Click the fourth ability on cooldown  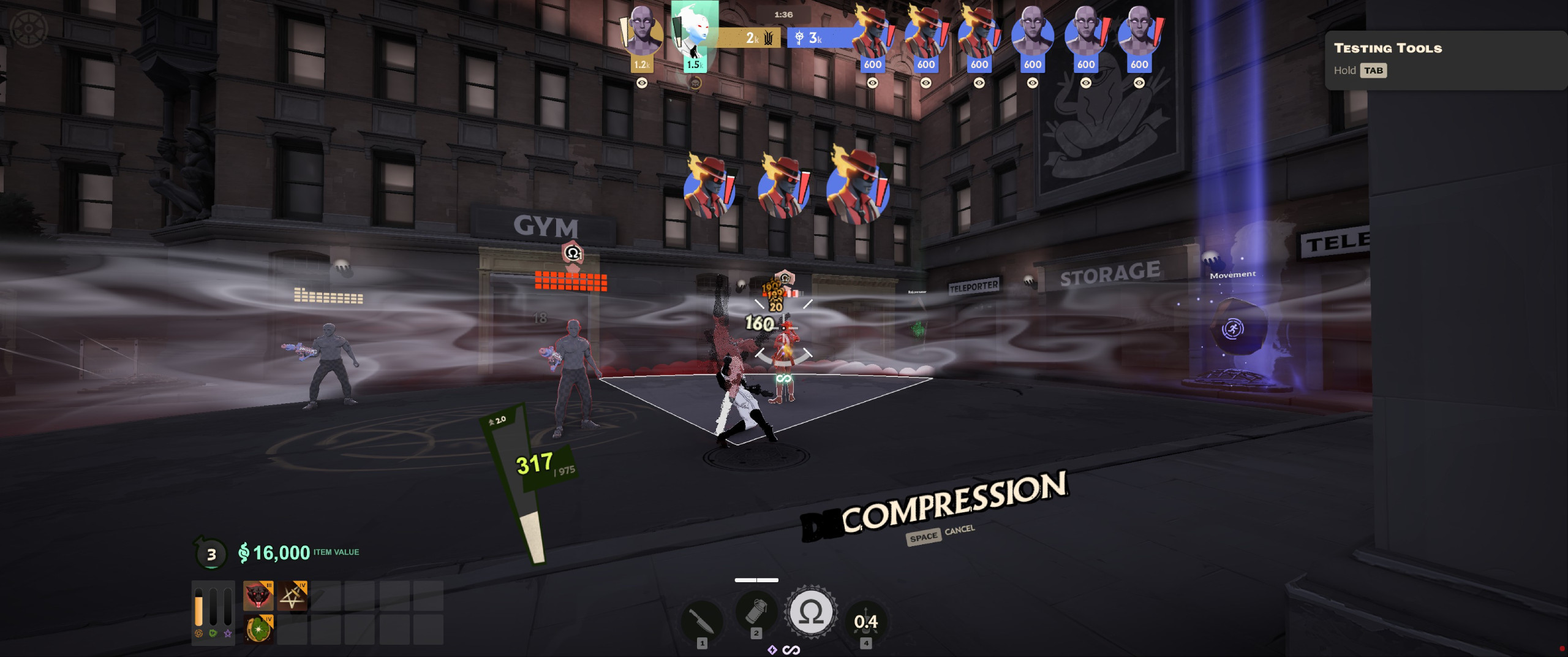coord(865,622)
